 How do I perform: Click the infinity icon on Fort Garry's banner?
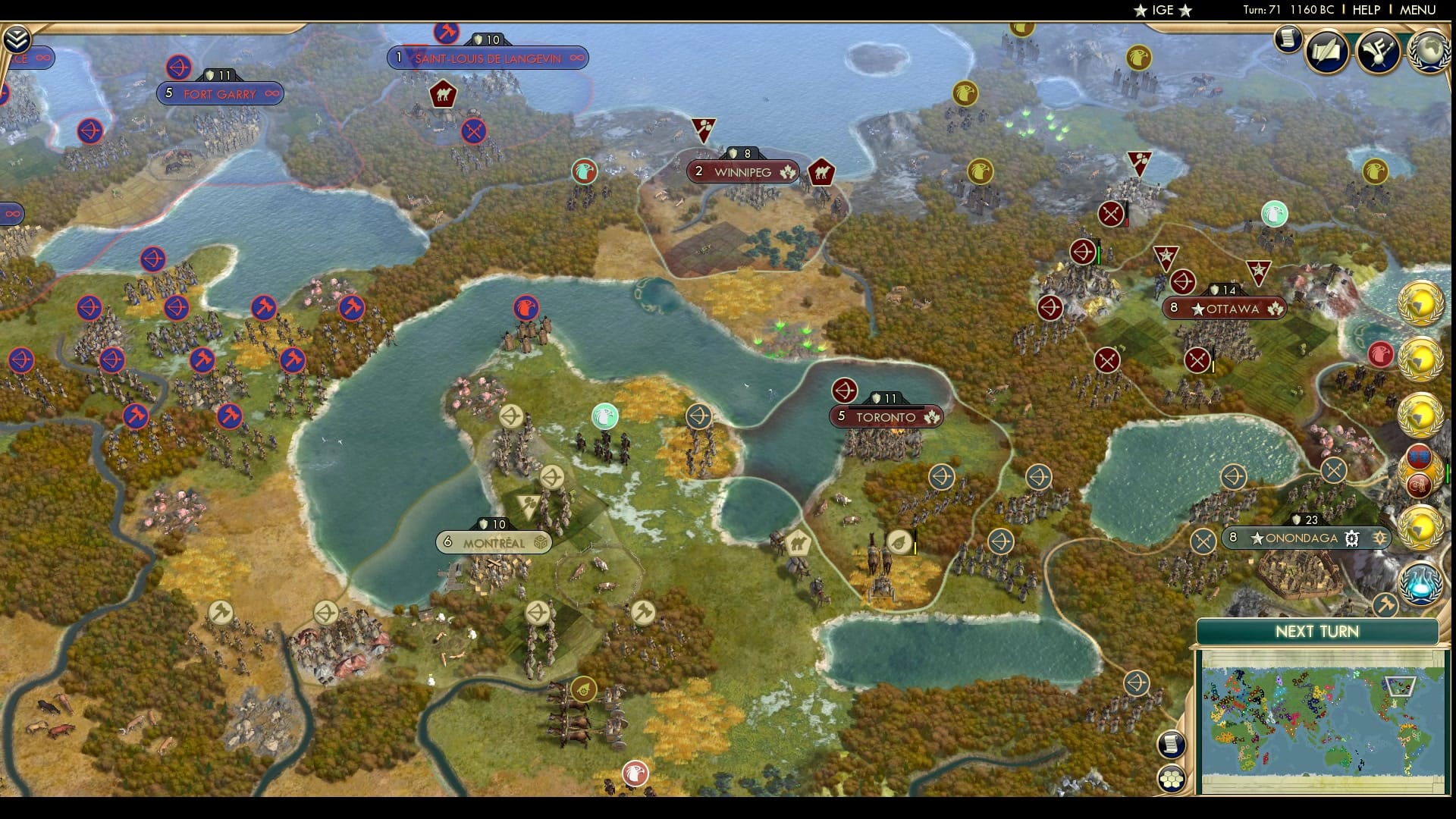point(270,93)
